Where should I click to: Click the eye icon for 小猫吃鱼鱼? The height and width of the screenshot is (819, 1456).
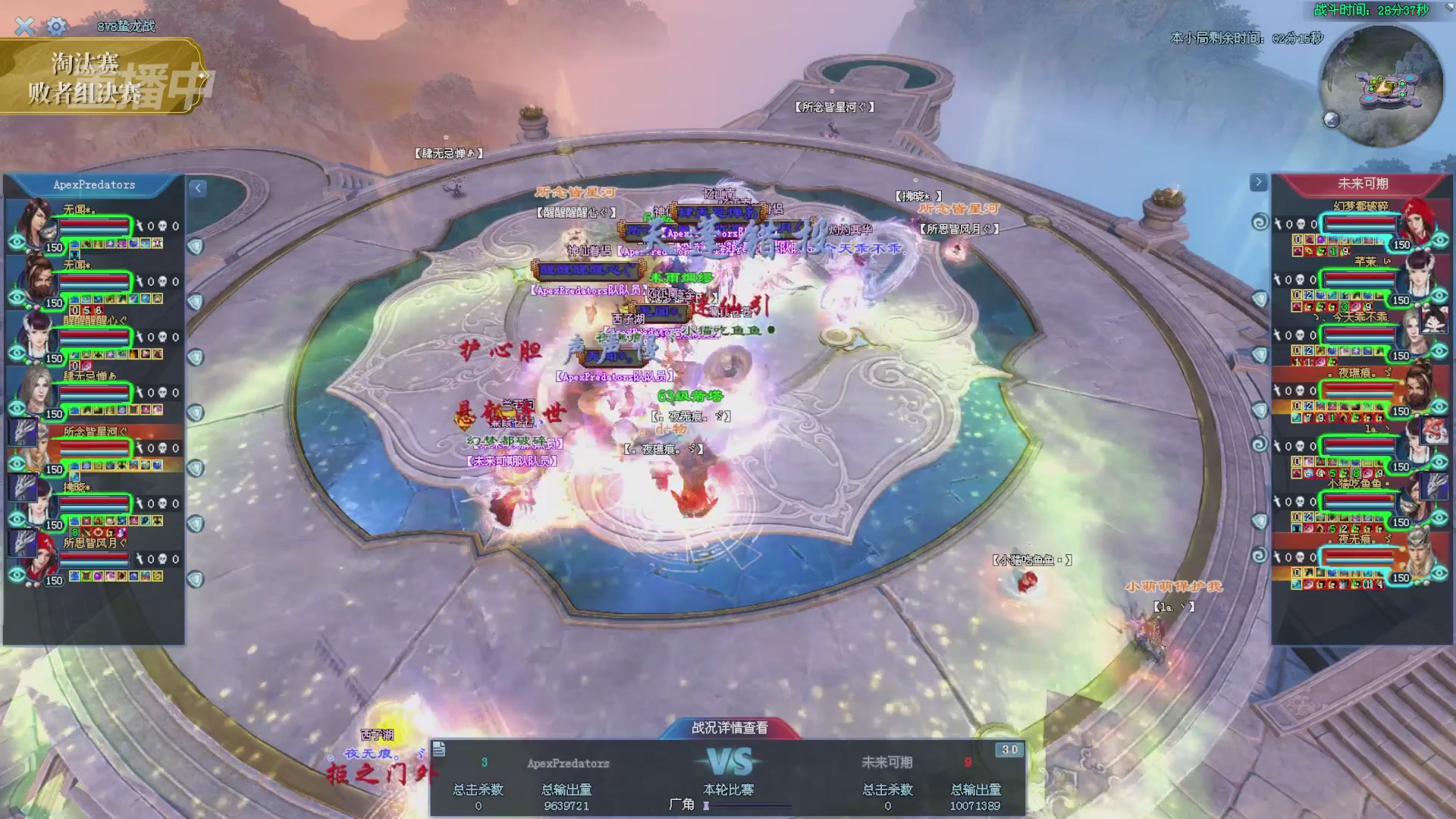pyautogui.click(x=1440, y=518)
